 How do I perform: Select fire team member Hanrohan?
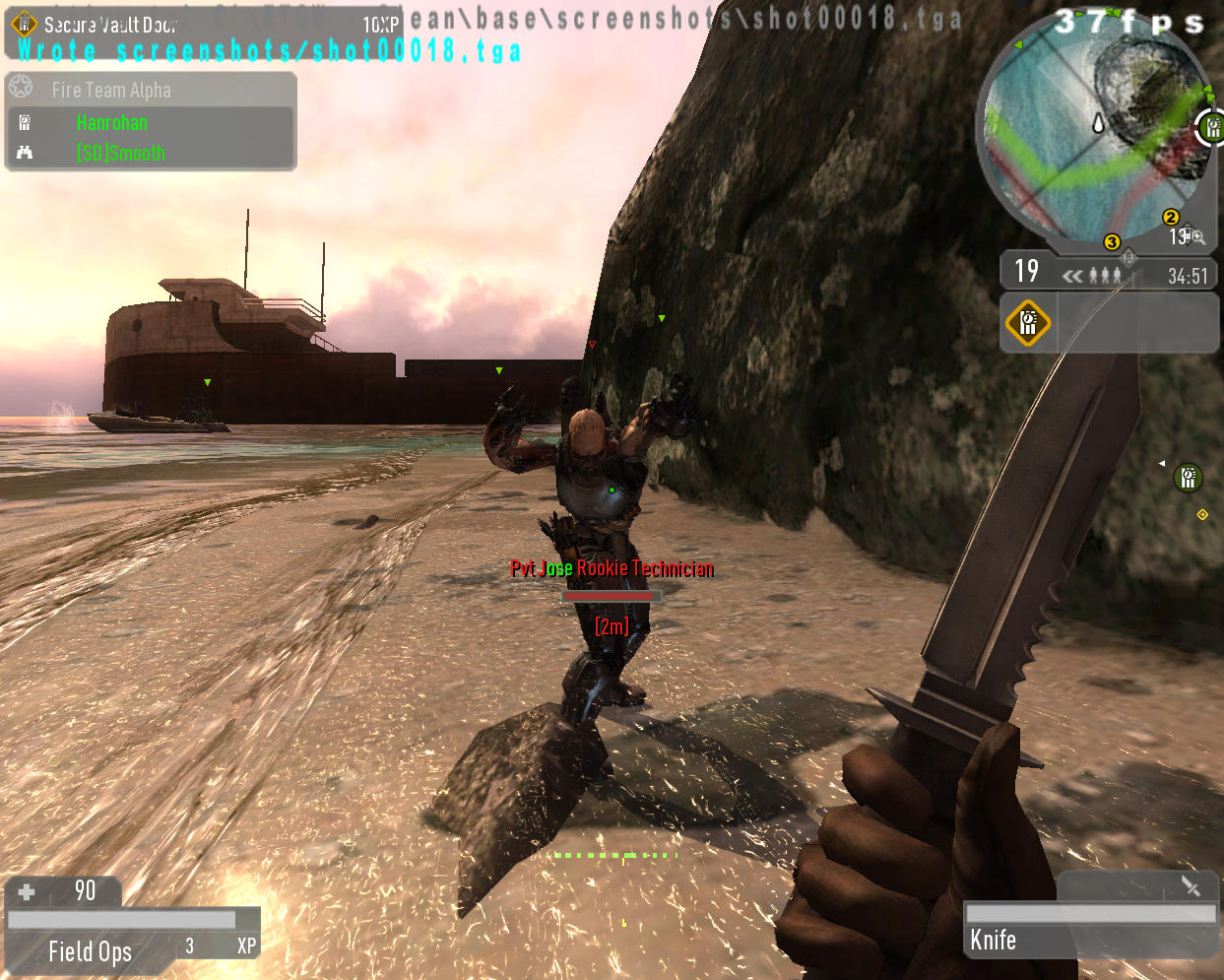tap(112, 123)
